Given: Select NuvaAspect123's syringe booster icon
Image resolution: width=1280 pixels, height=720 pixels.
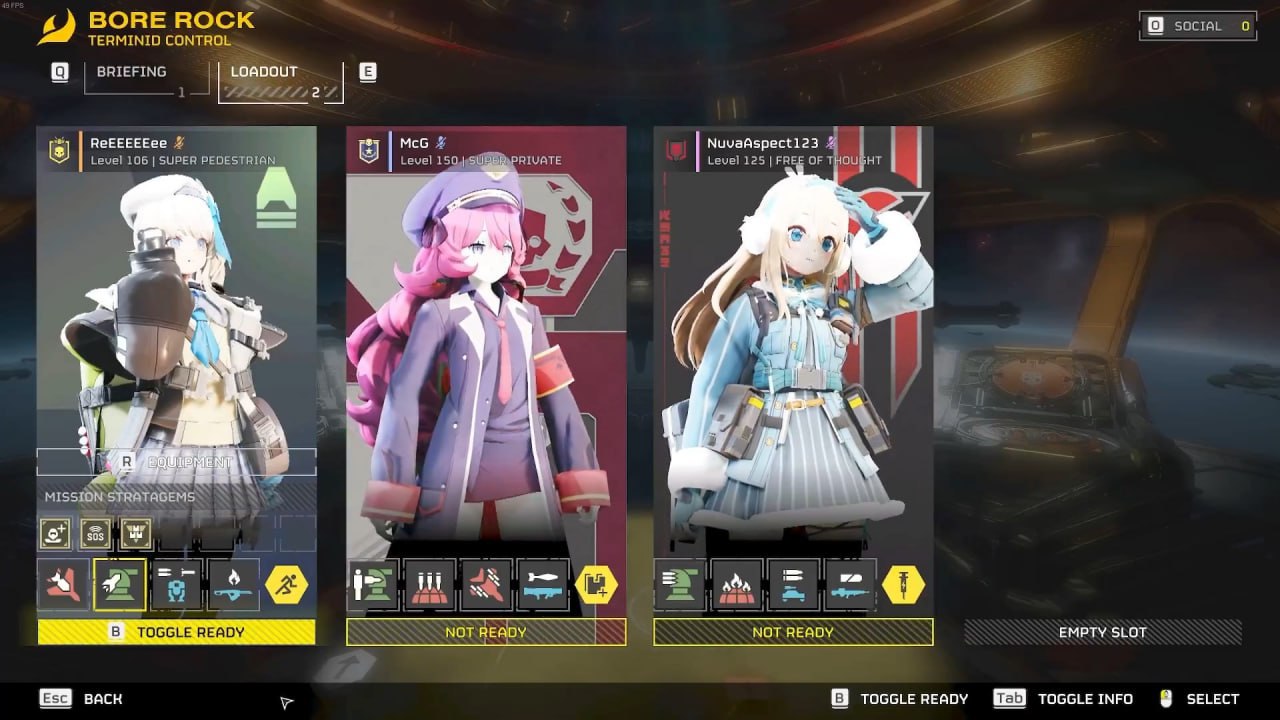Looking at the screenshot, I should tap(902, 585).
